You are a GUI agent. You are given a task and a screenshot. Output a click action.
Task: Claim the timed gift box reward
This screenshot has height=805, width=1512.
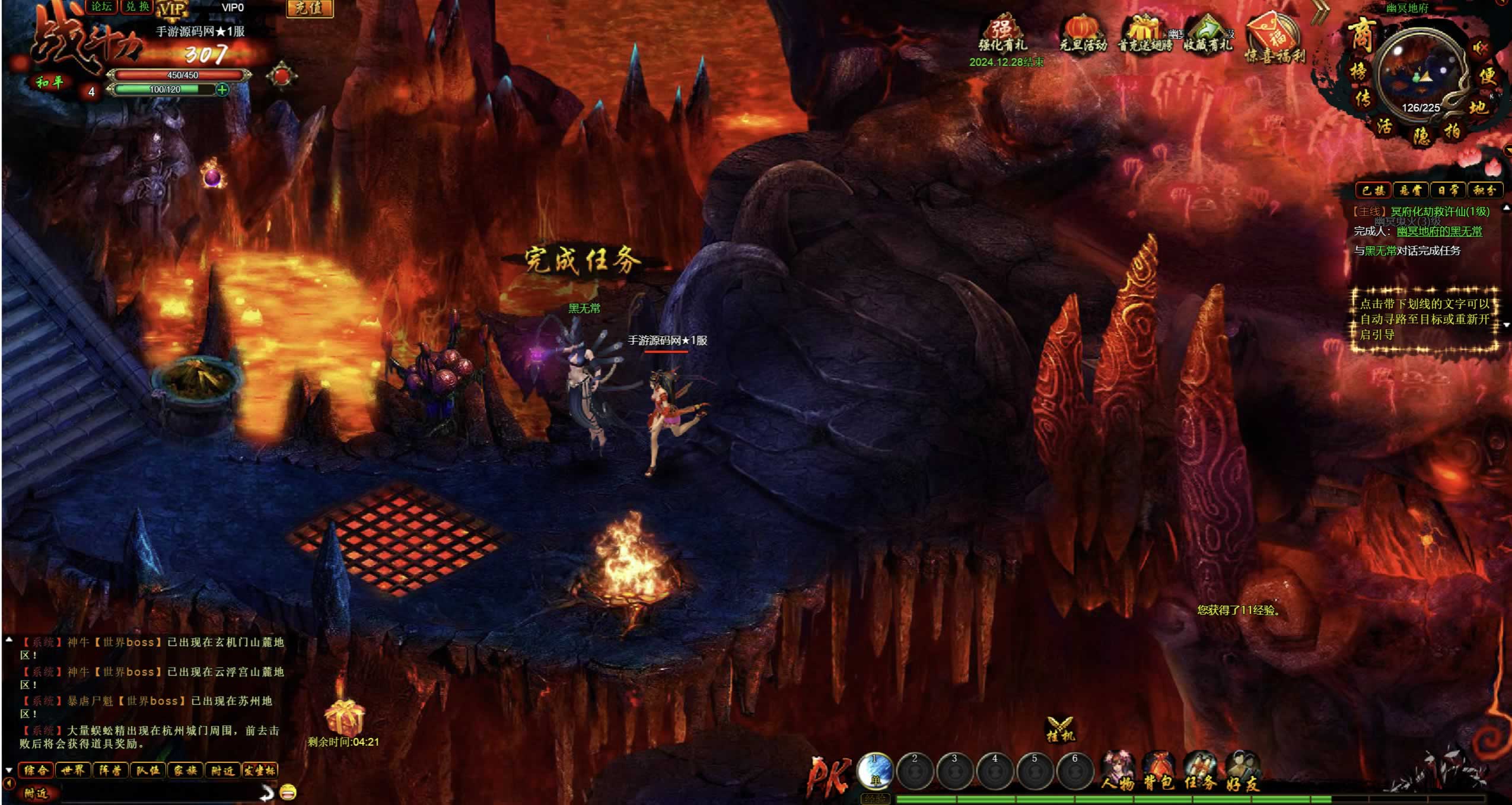pos(343,718)
